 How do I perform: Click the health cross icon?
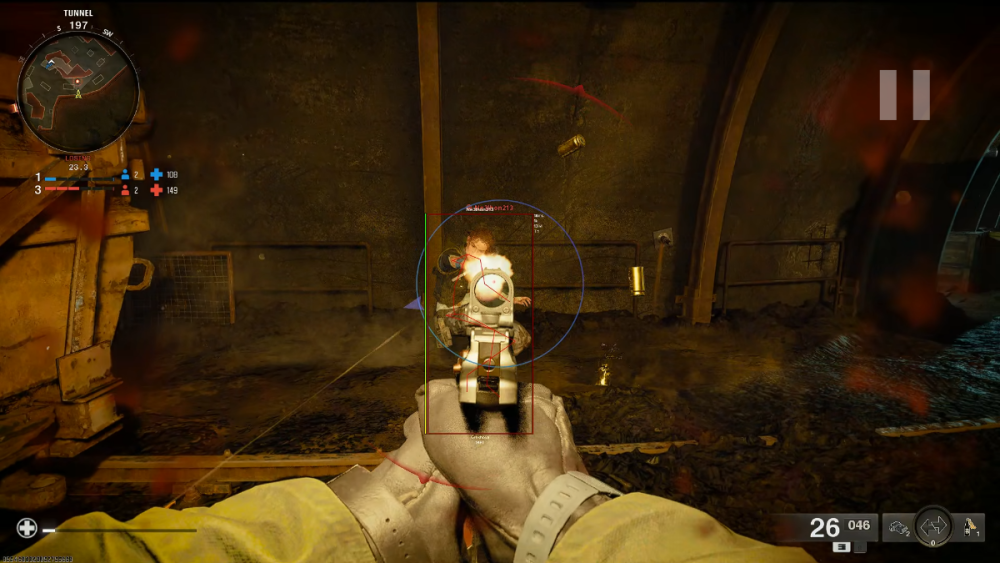click(x=27, y=528)
